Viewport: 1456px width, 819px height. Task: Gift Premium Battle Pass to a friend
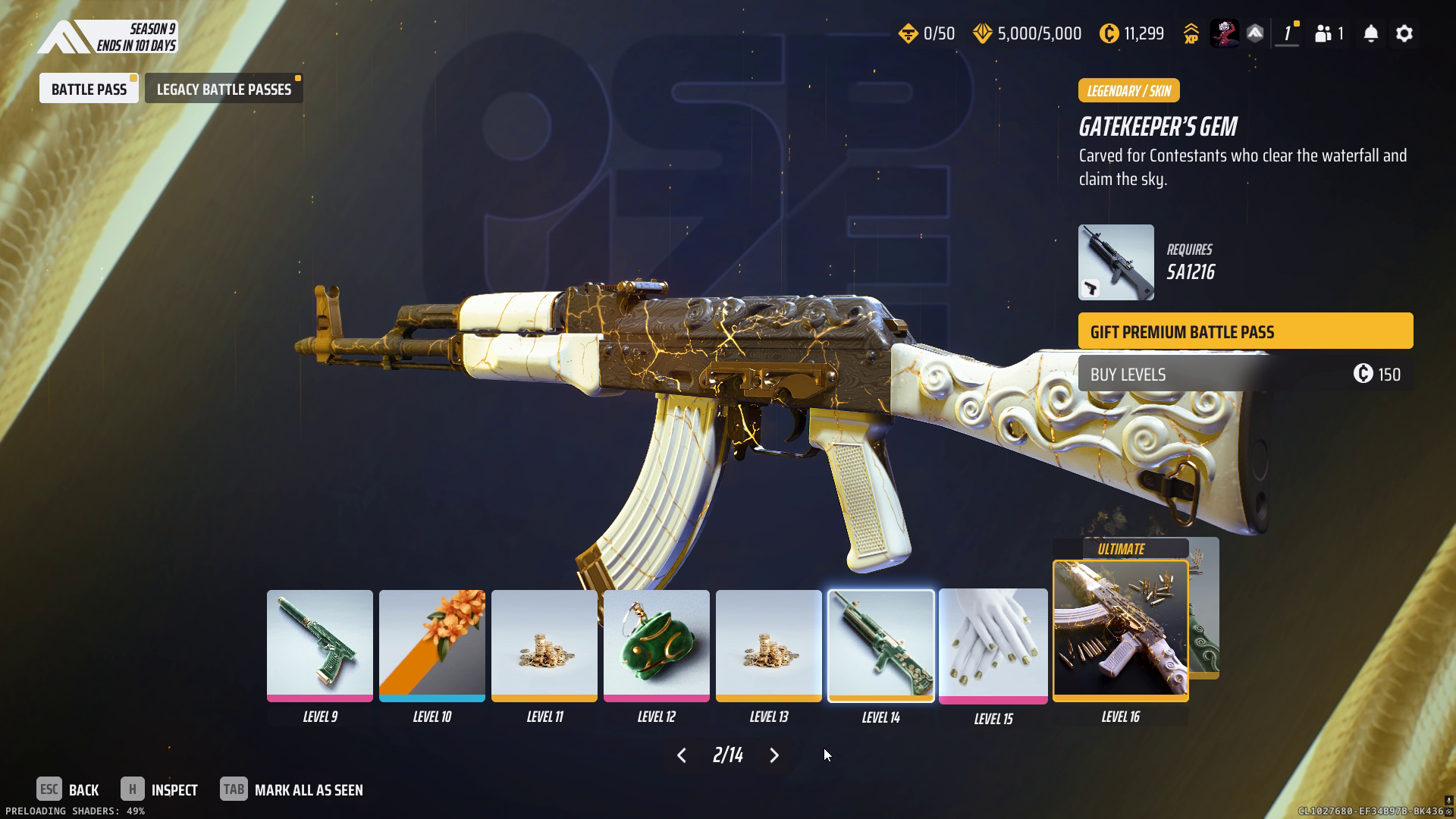click(x=1245, y=331)
